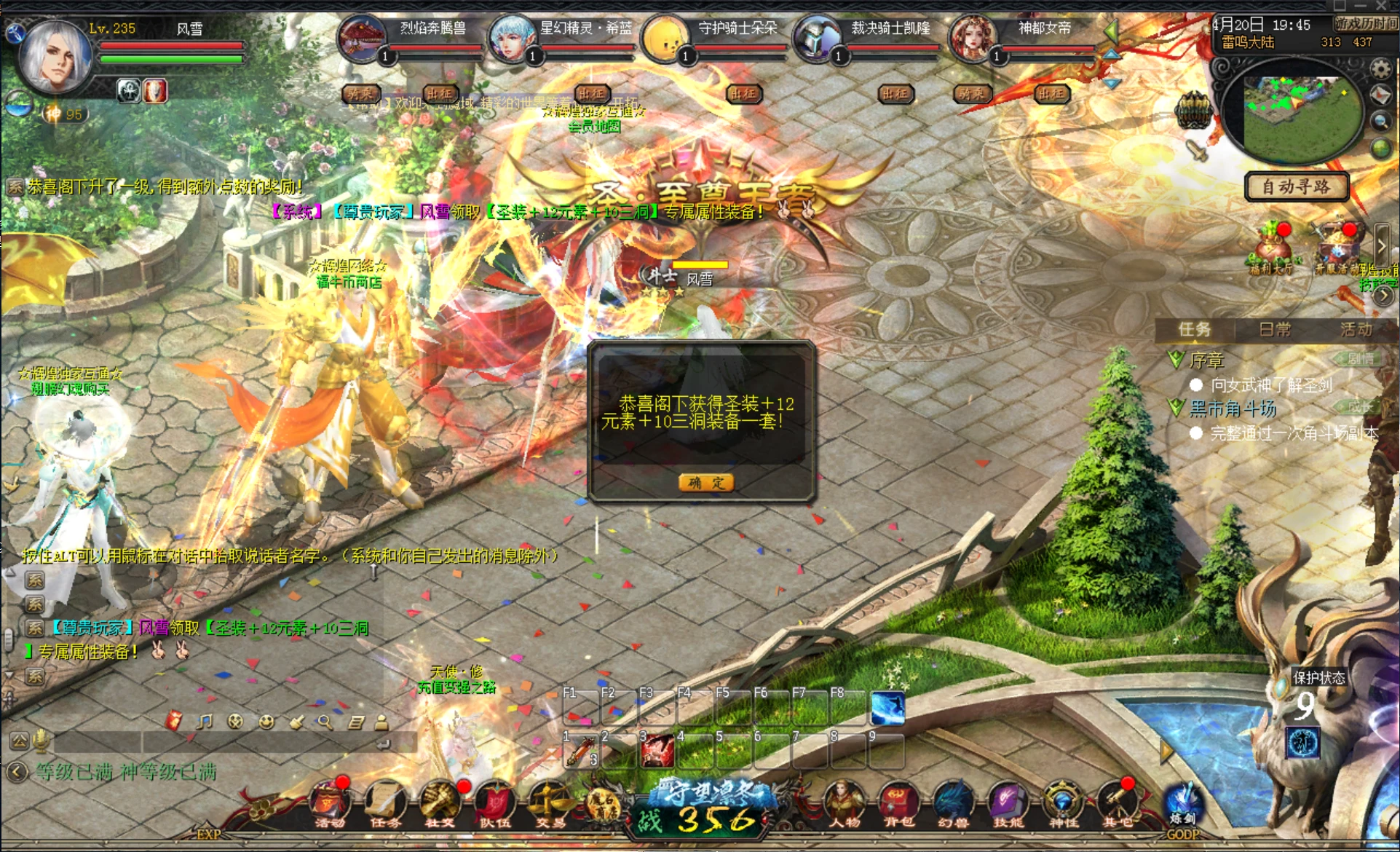Click the magnifying glass beside the minimap
Viewport: 1400px width, 852px height.
click(x=1380, y=122)
